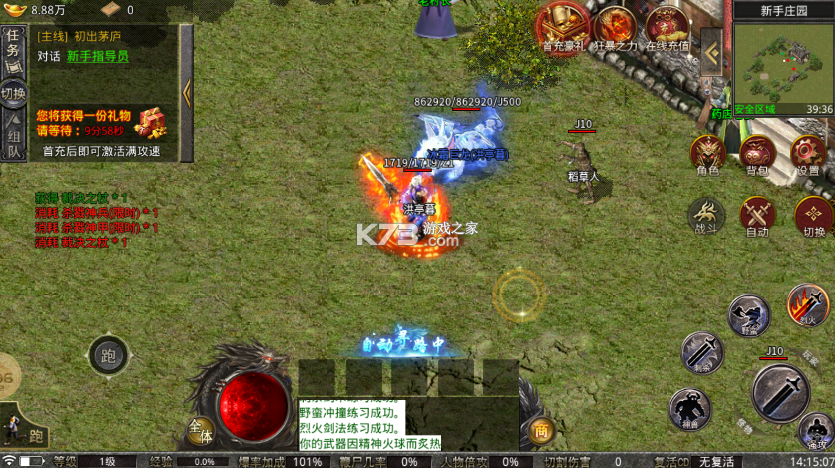Use the 刺杀 sword skill

pyautogui.click(x=701, y=352)
